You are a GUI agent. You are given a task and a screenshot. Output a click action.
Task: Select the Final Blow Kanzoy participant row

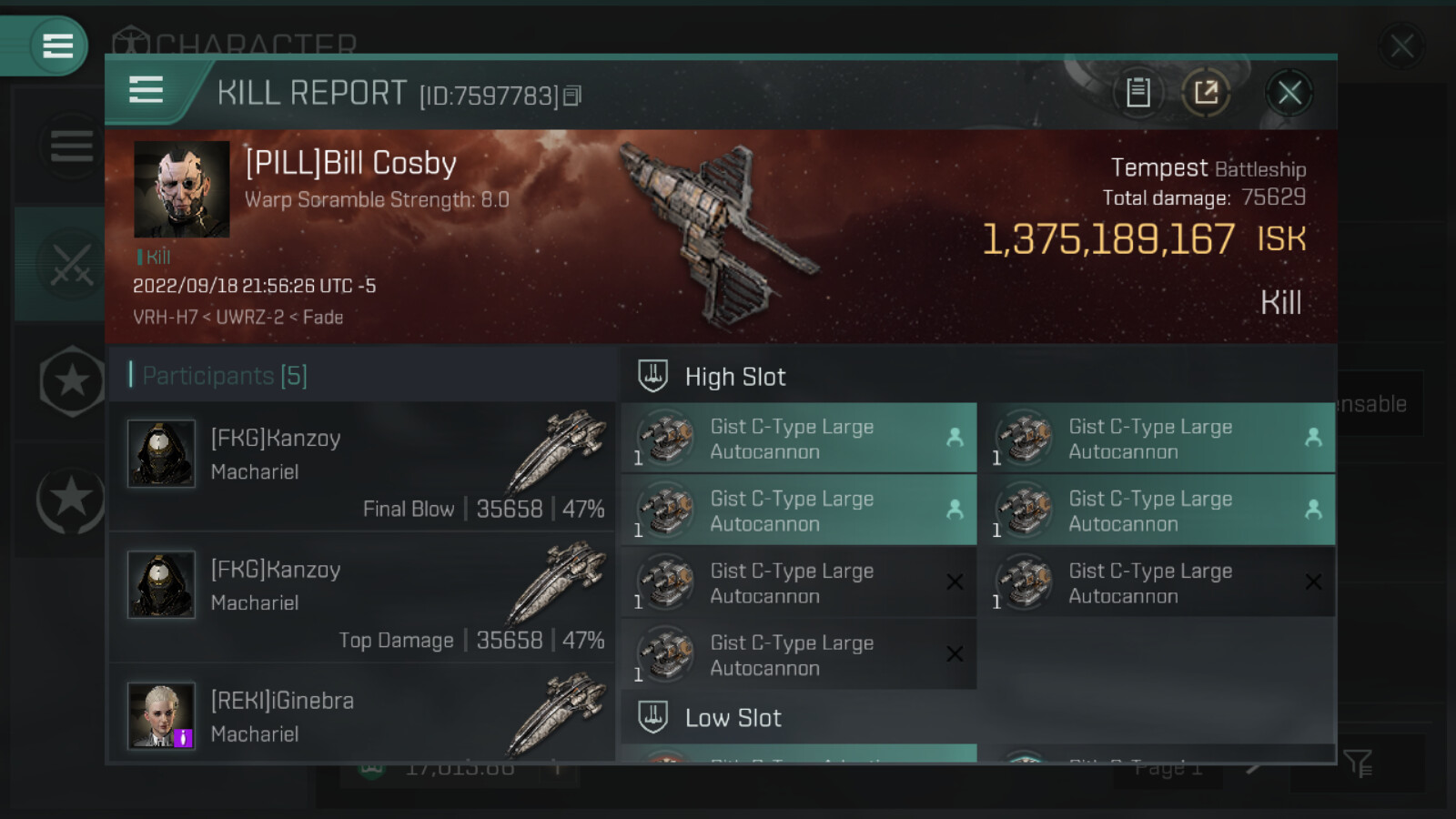click(362, 468)
